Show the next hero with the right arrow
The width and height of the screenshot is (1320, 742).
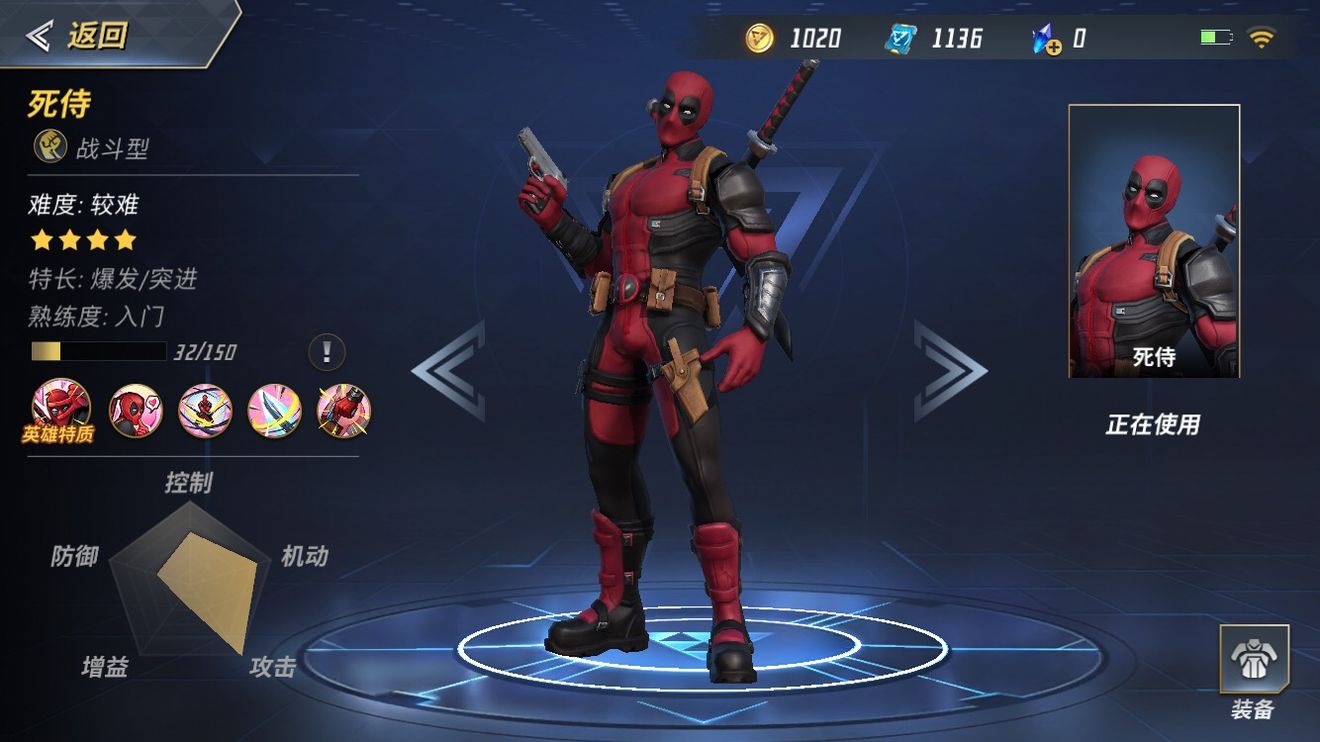click(x=949, y=370)
